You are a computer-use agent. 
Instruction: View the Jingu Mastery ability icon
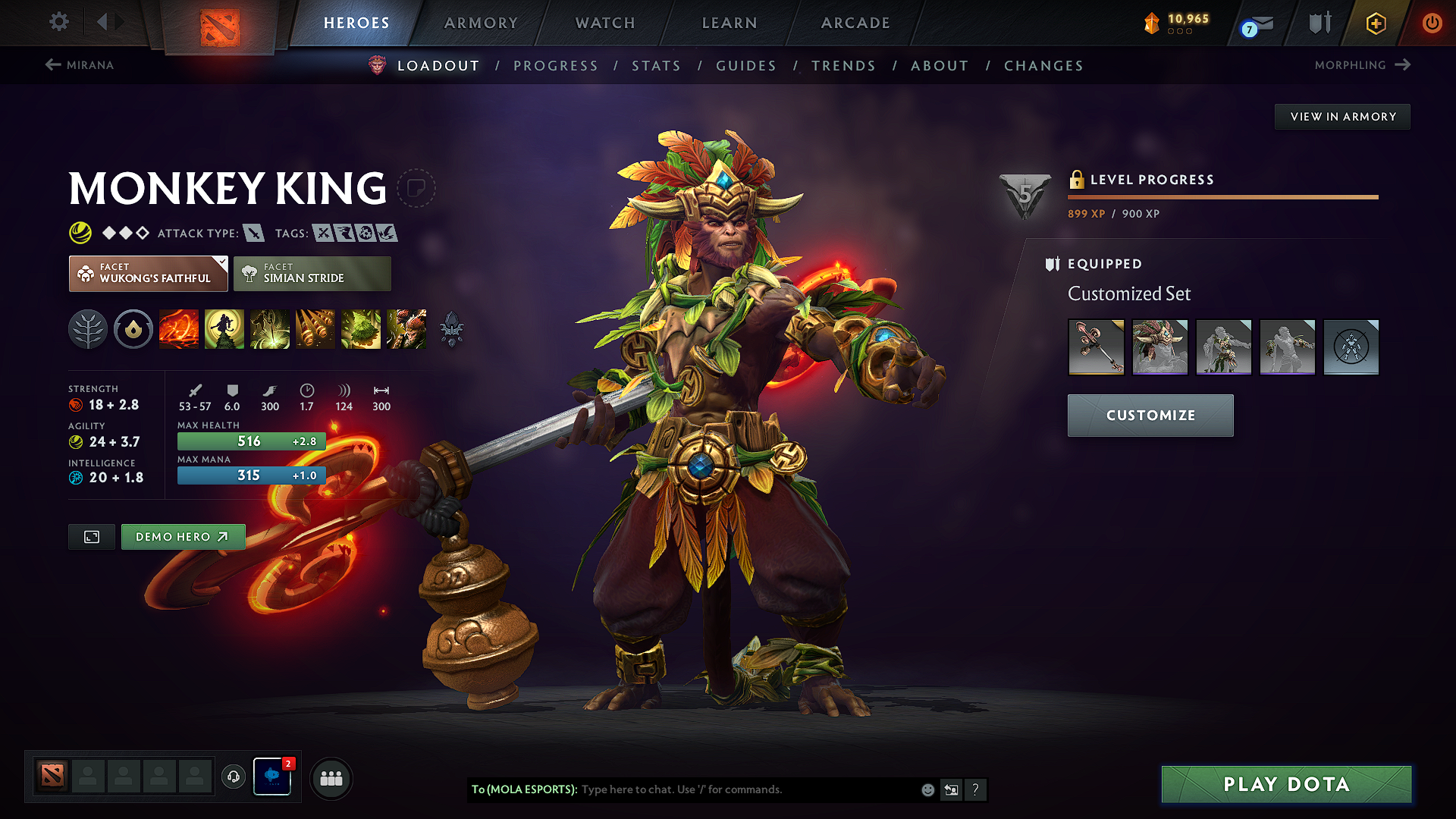pyautogui.click(x=315, y=329)
